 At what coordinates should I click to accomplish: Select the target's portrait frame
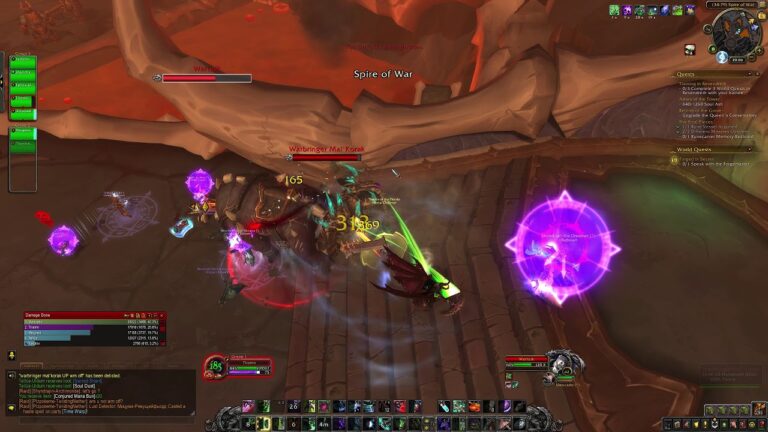tap(562, 364)
